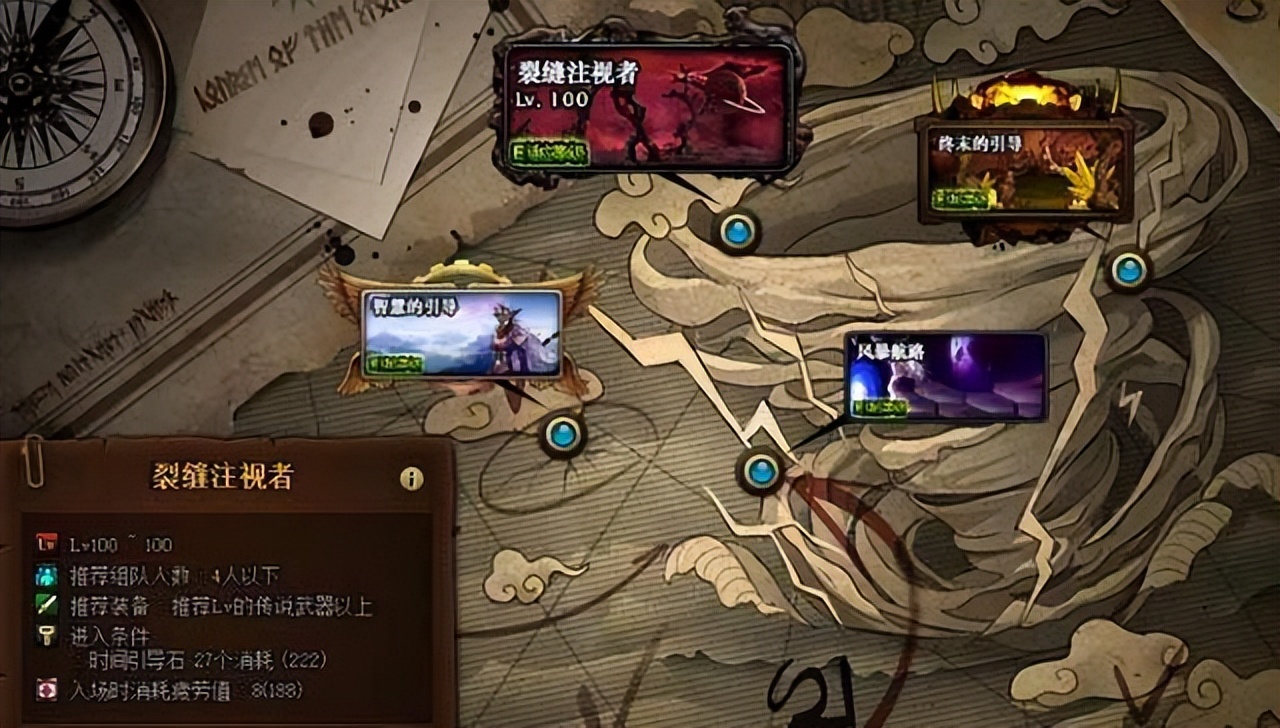Toggle the blue node under 智慧的引导
This screenshot has width=1280, height=728.
pyautogui.click(x=563, y=435)
